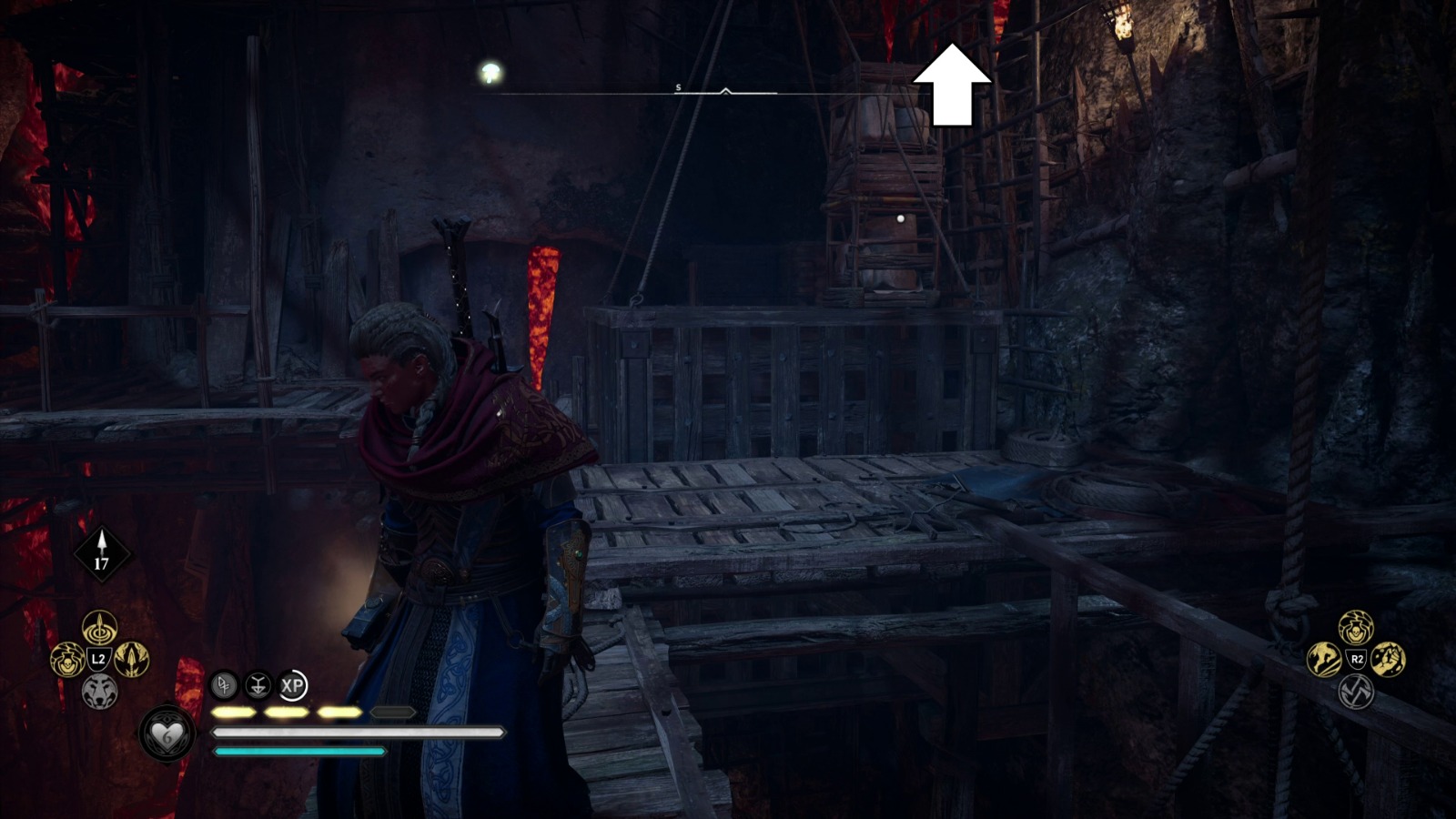Open the R2 ability wheel selector

1358,658
